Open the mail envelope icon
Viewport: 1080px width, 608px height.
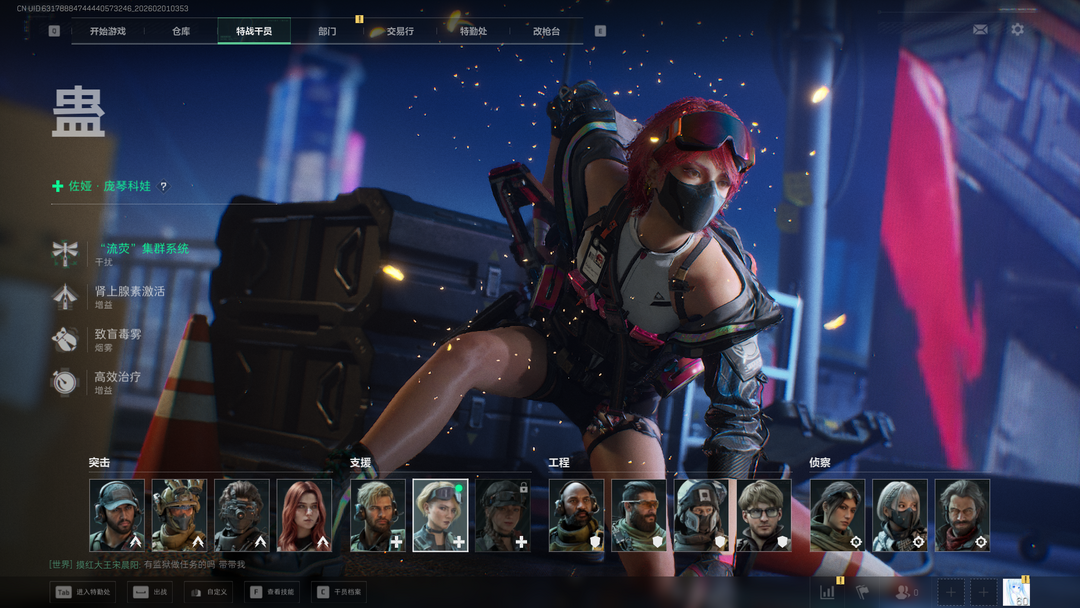980,30
